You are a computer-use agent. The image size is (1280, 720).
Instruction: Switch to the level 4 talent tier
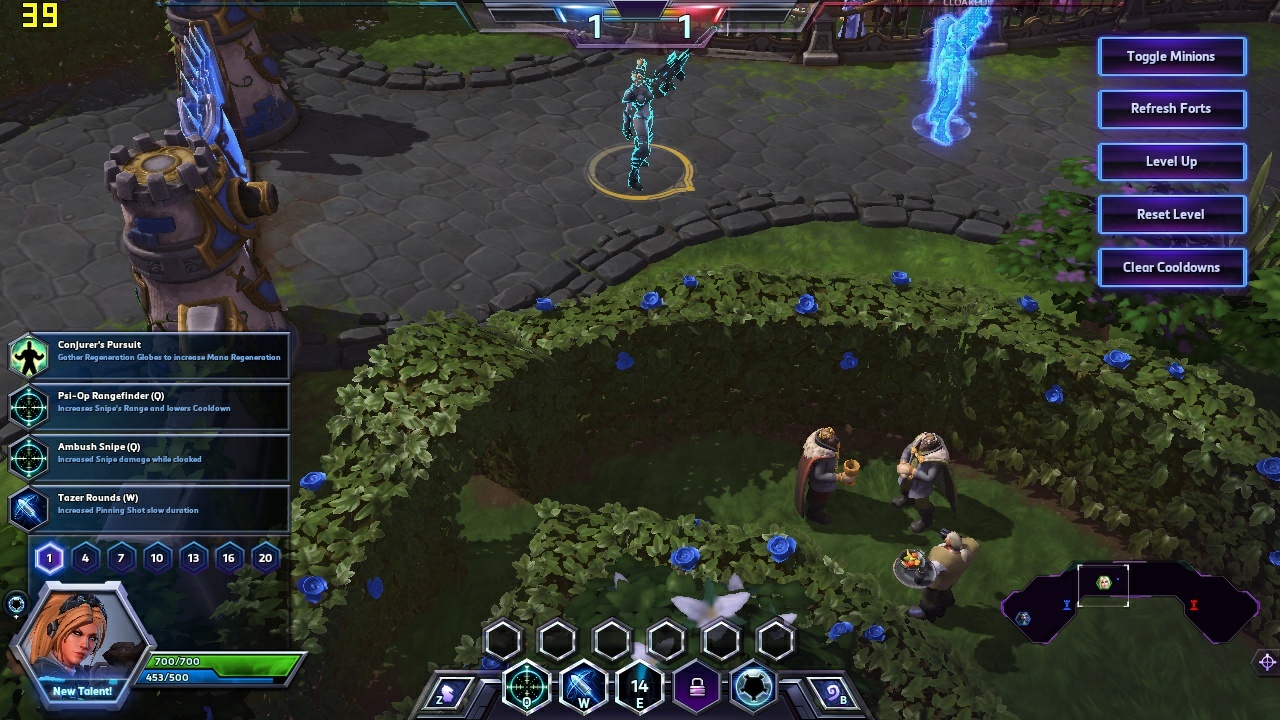coord(85,558)
